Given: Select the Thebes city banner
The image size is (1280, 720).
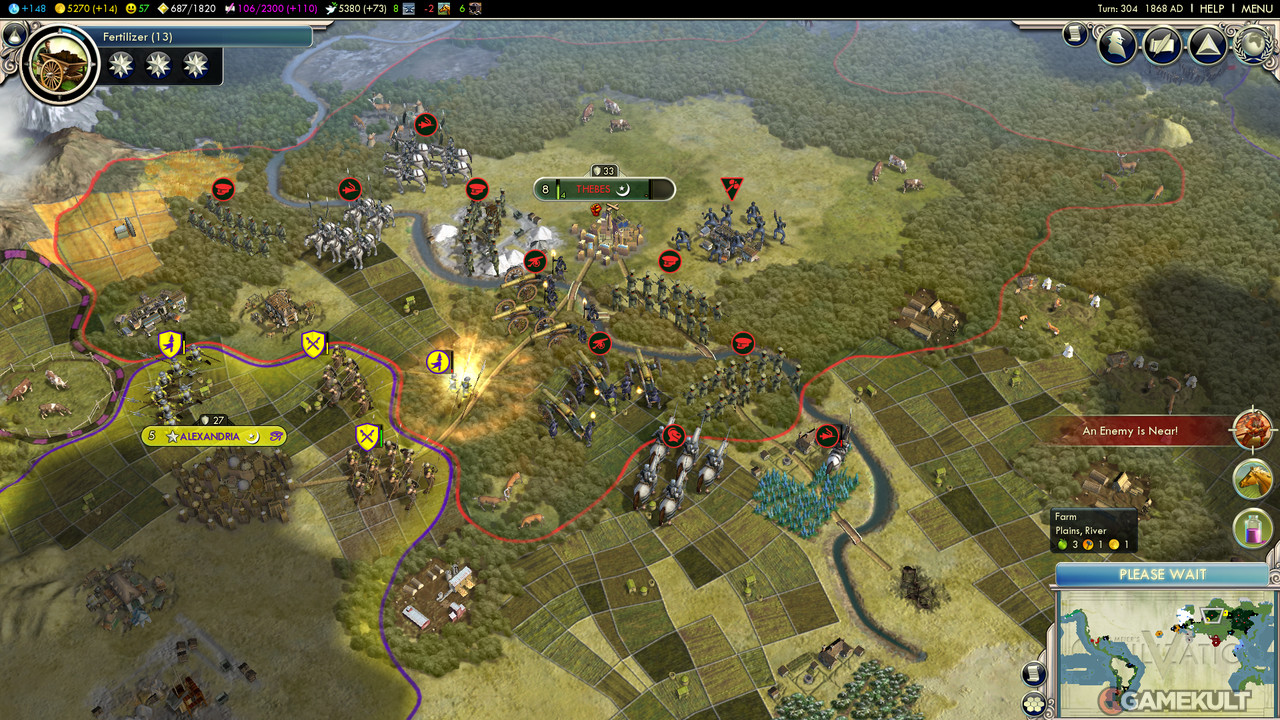Looking at the screenshot, I should (604, 189).
